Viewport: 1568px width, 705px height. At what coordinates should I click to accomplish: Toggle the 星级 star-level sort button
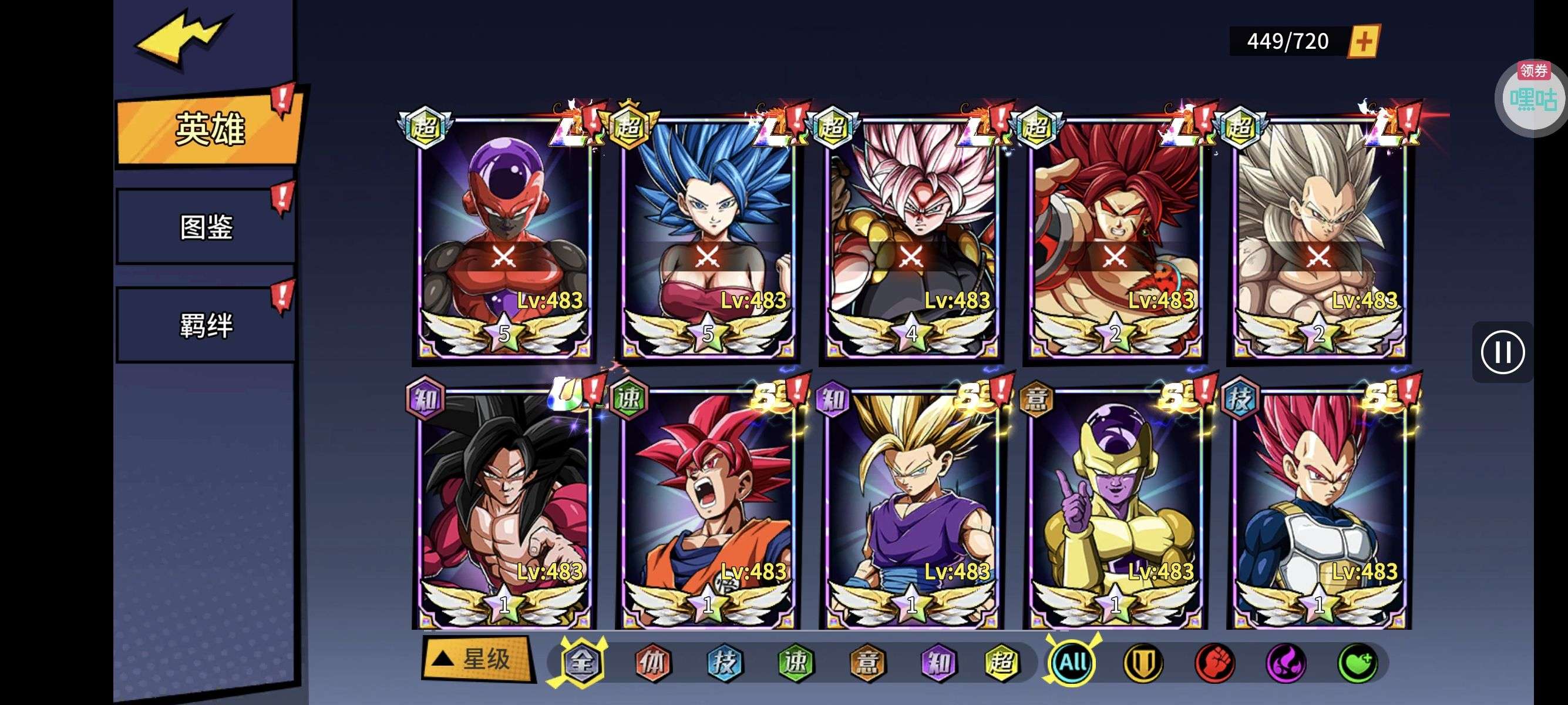click(x=477, y=659)
